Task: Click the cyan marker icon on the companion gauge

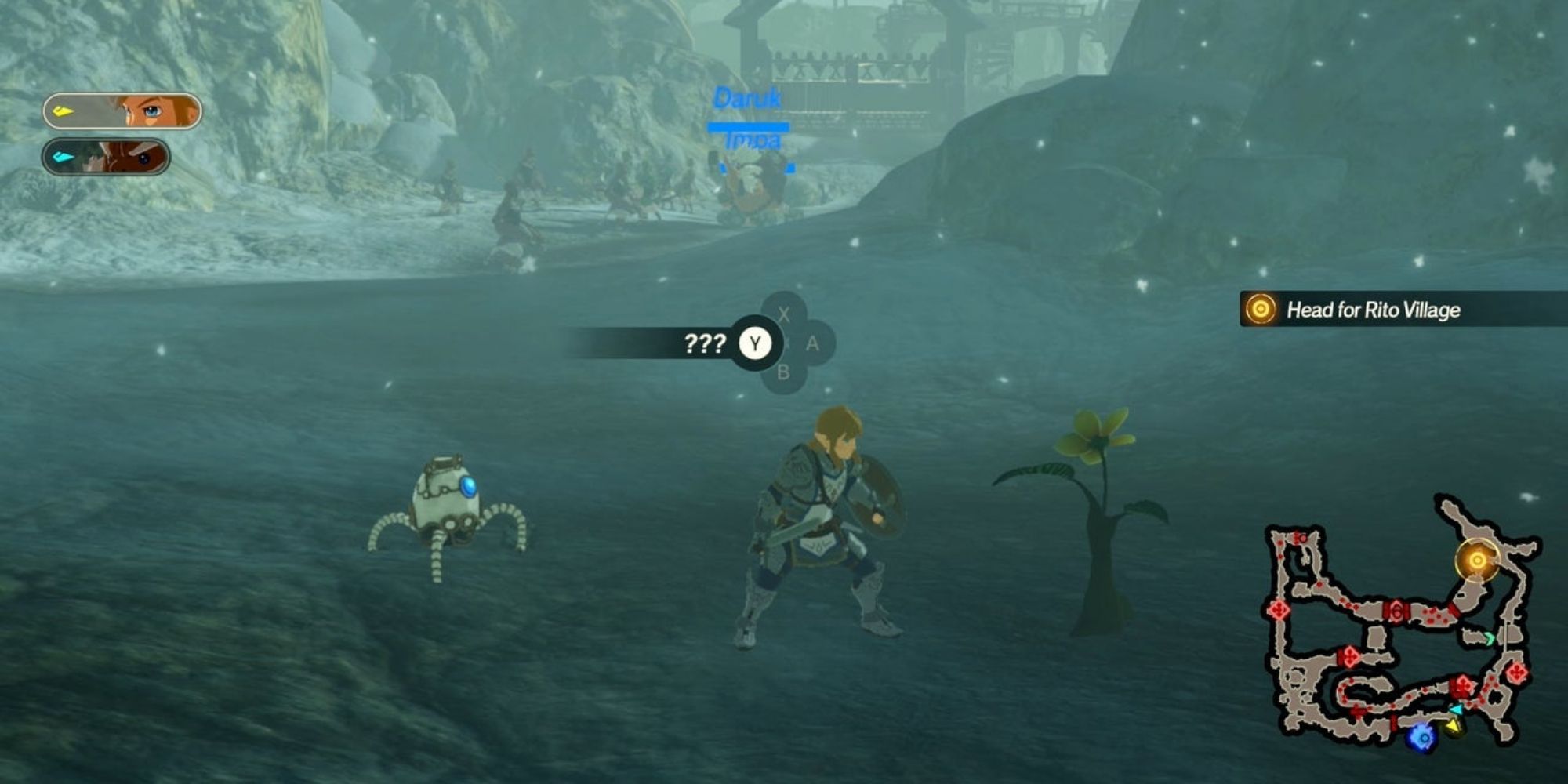Action: tap(63, 158)
